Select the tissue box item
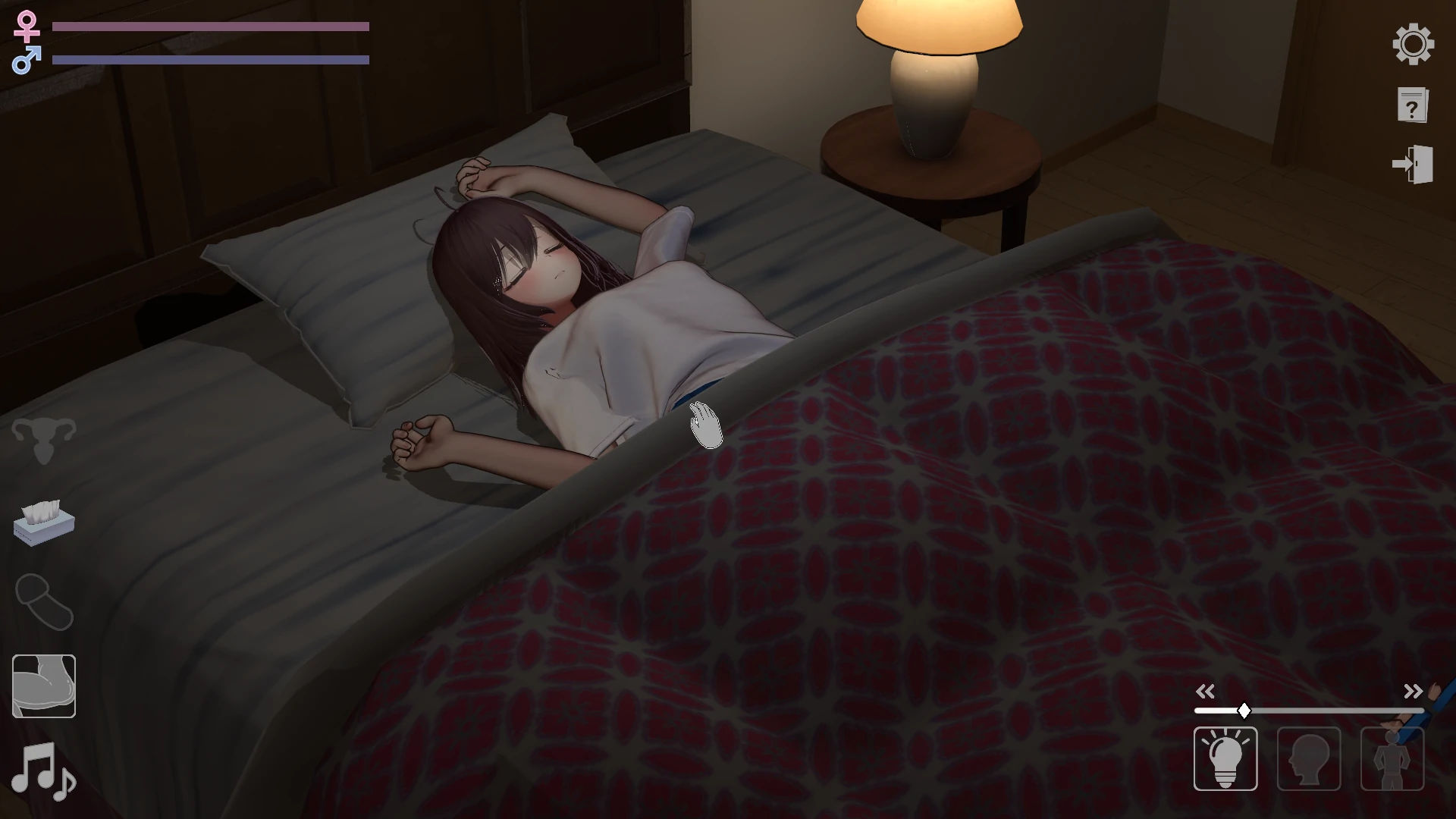Screen dimensions: 1456x819 43,523
